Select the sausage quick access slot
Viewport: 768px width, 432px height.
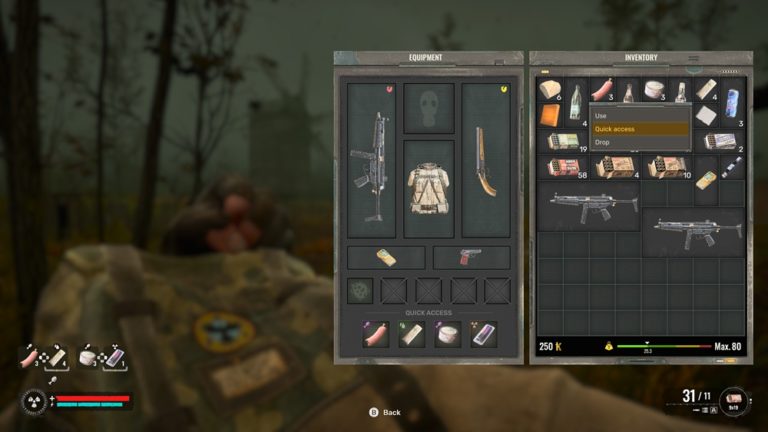(376, 334)
